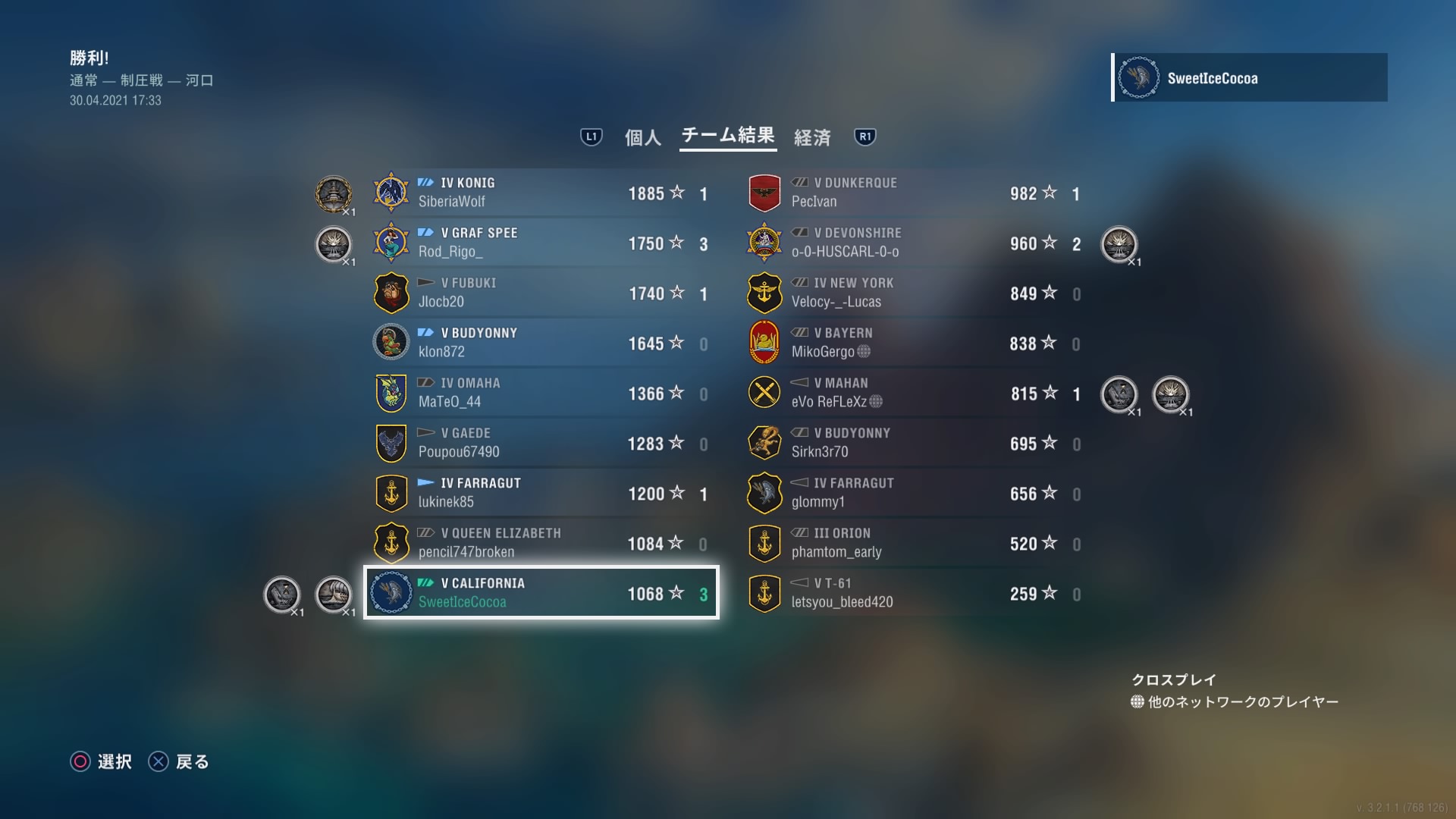1456x819 pixels.
Task: Choose o-0-HUSCARL-0-o's Devonshire row
Action: pyautogui.click(x=915, y=243)
